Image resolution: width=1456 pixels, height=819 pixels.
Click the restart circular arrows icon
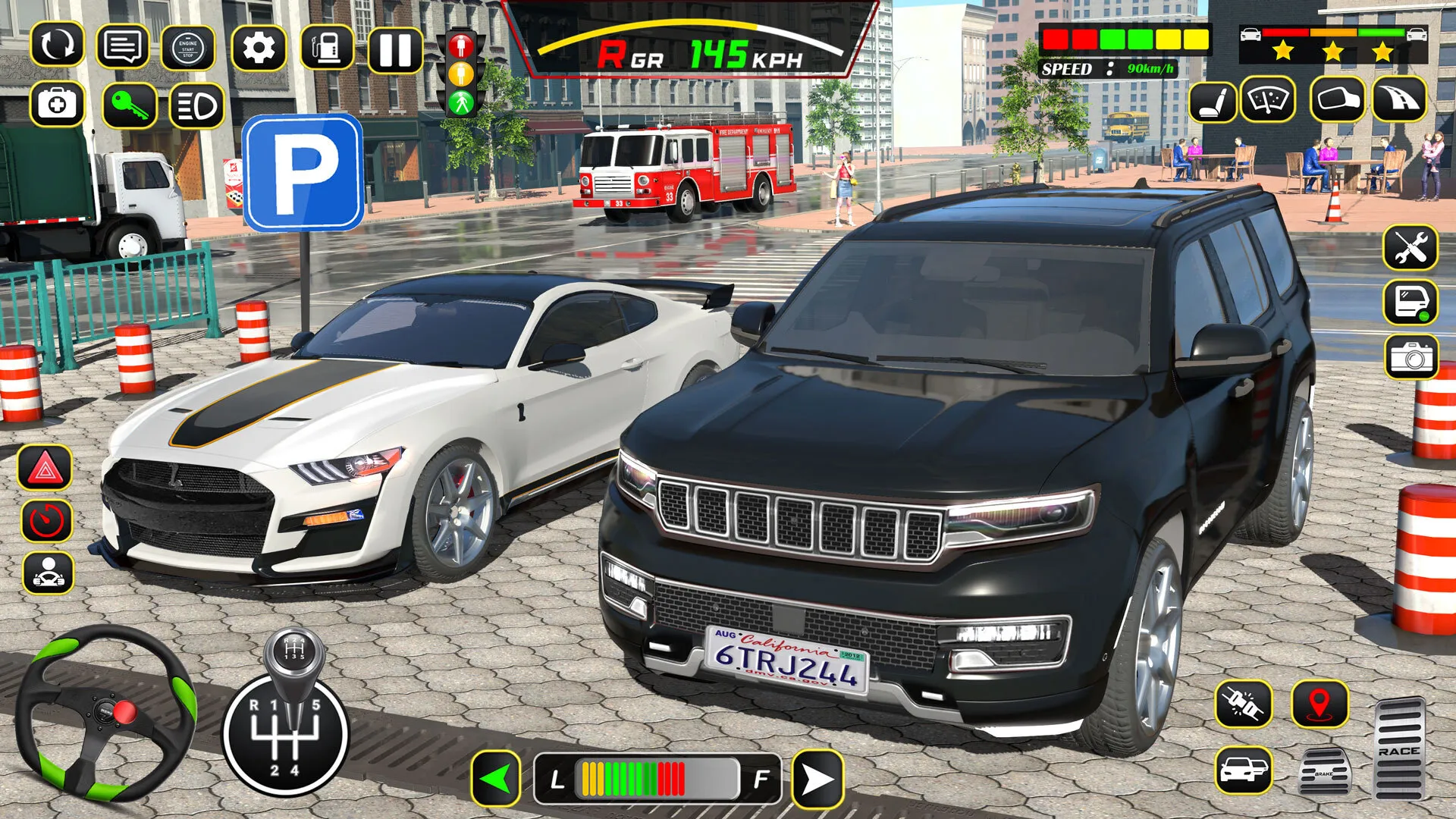[x=57, y=45]
